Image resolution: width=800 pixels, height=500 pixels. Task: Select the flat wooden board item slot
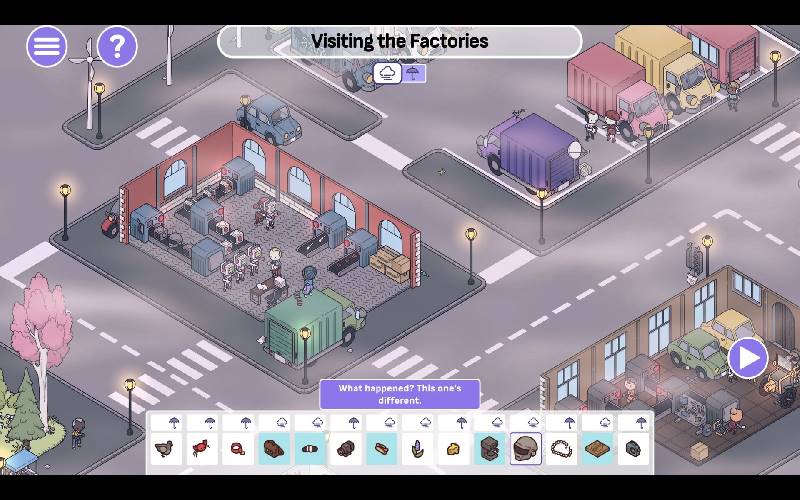click(598, 449)
